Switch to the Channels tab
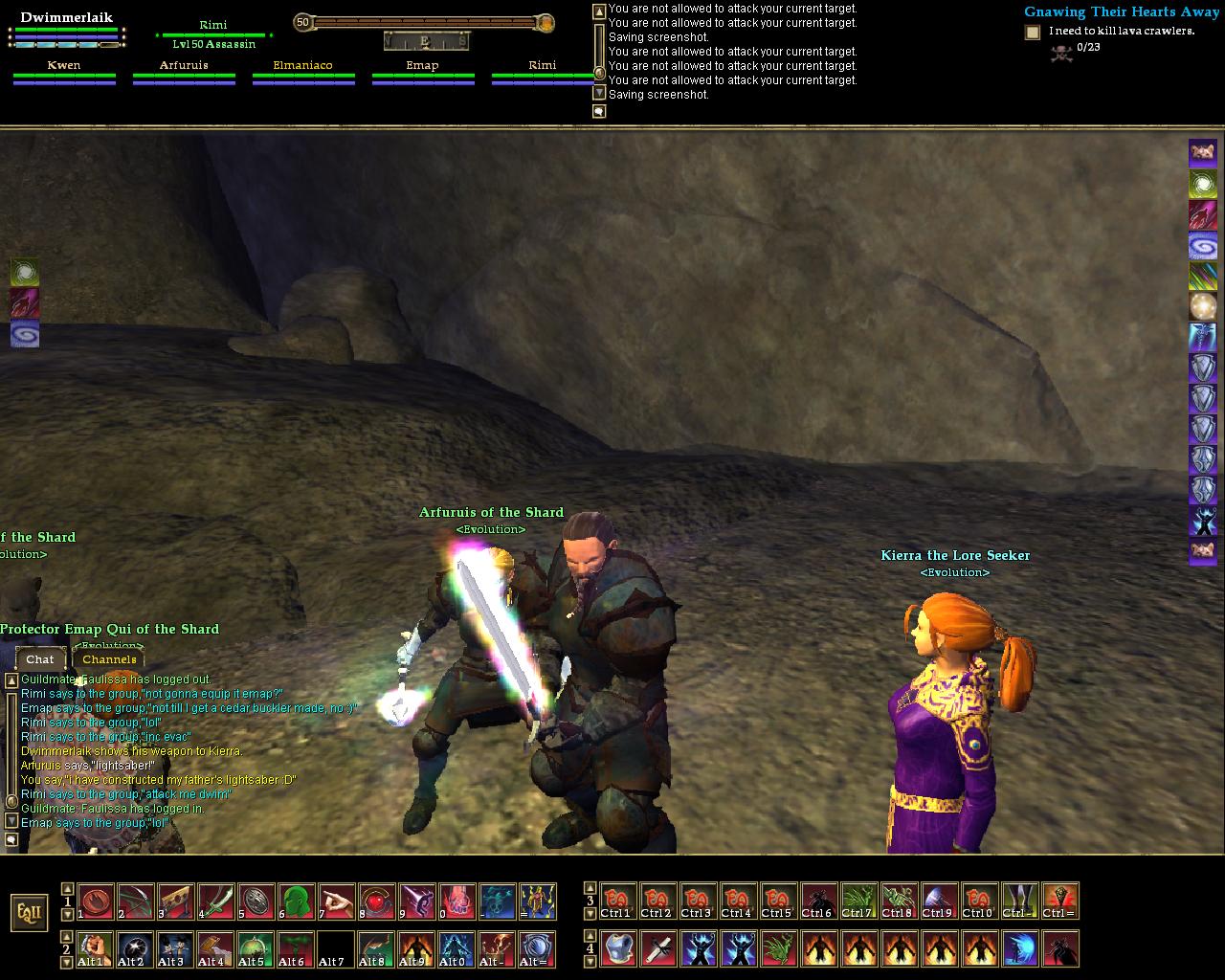The width and height of the screenshot is (1225, 980). point(109,658)
